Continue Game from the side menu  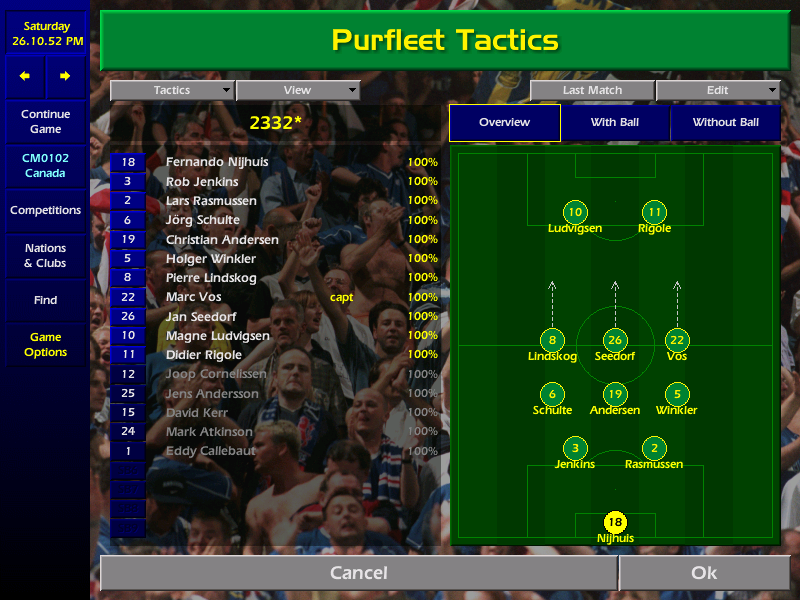tap(45, 122)
